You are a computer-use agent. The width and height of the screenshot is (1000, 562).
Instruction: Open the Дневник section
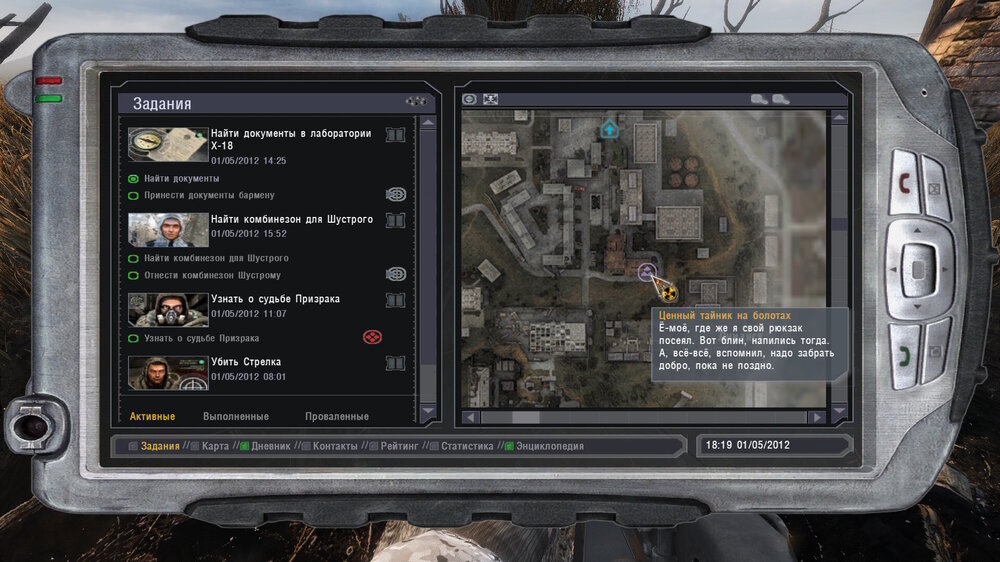271,446
